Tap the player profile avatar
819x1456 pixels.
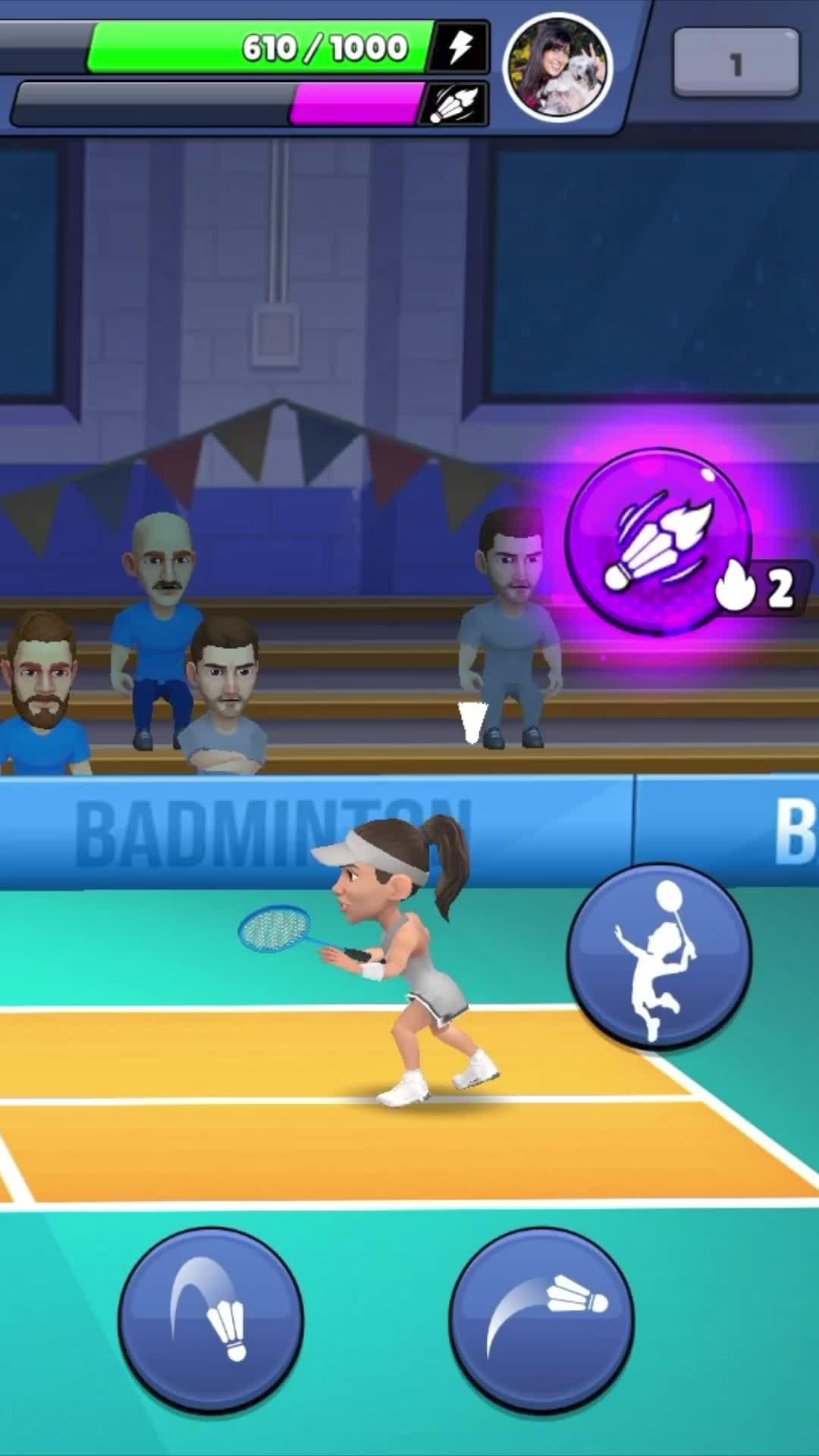click(558, 66)
